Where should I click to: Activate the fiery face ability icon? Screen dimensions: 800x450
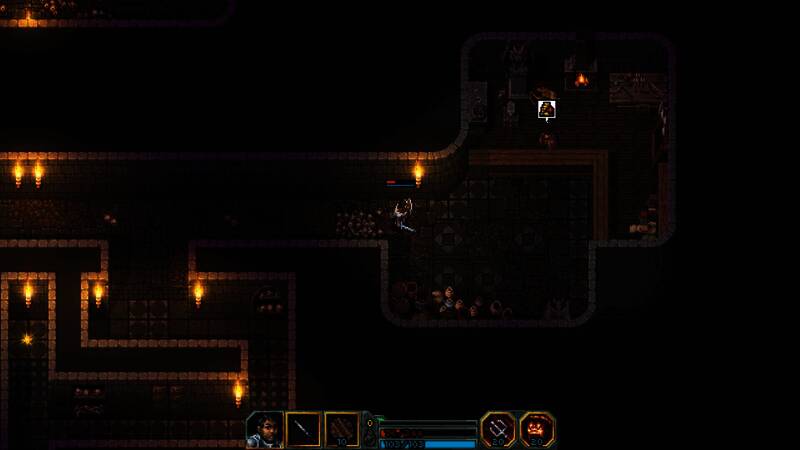pos(537,429)
